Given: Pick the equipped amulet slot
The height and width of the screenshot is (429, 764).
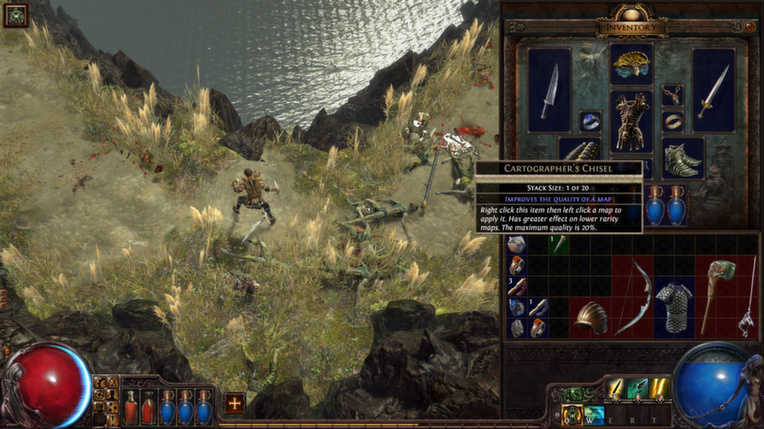Looking at the screenshot, I should [x=672, y=95].
